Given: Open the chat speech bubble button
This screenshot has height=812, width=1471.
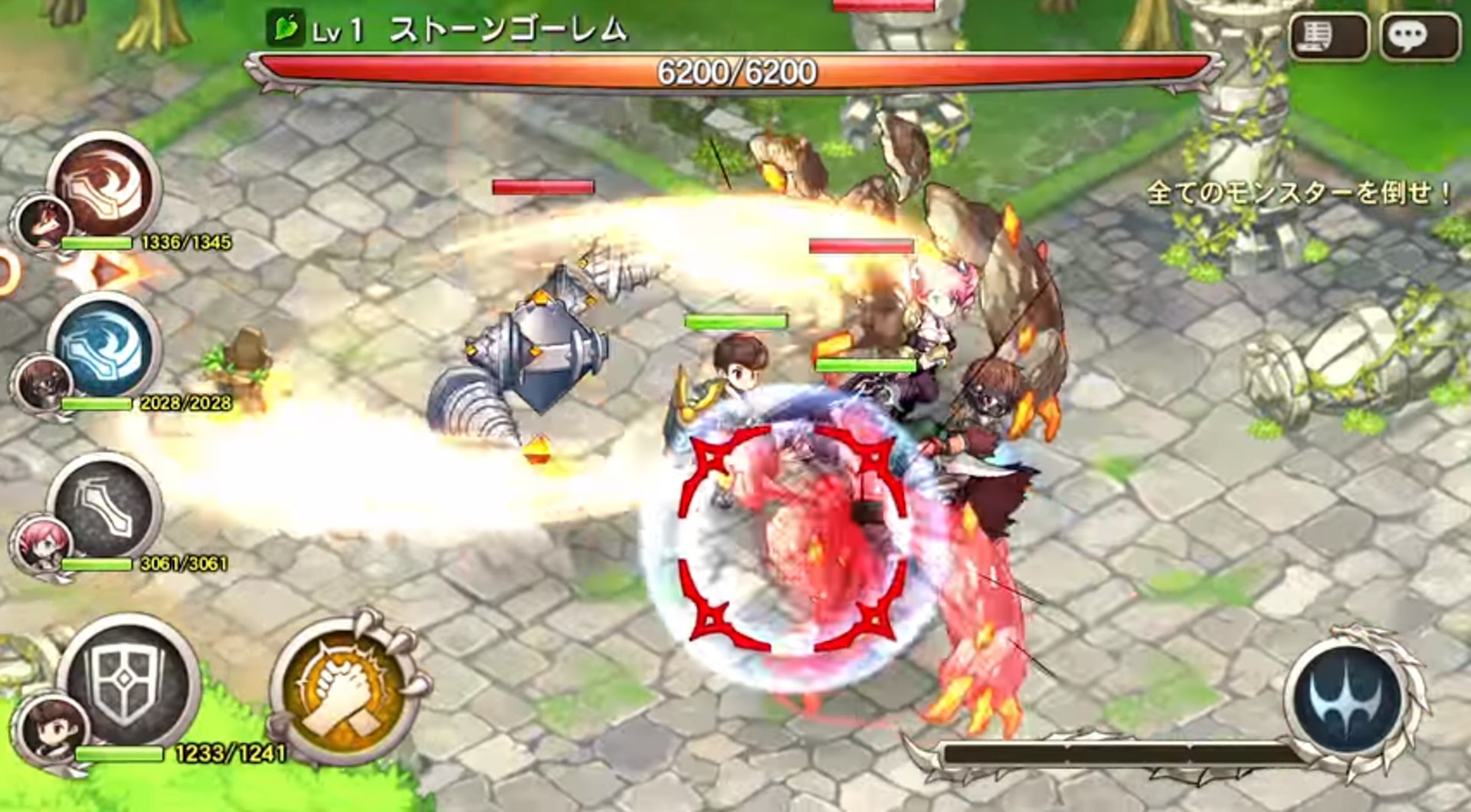Looking at the screenshot, I should [1419, 36].
